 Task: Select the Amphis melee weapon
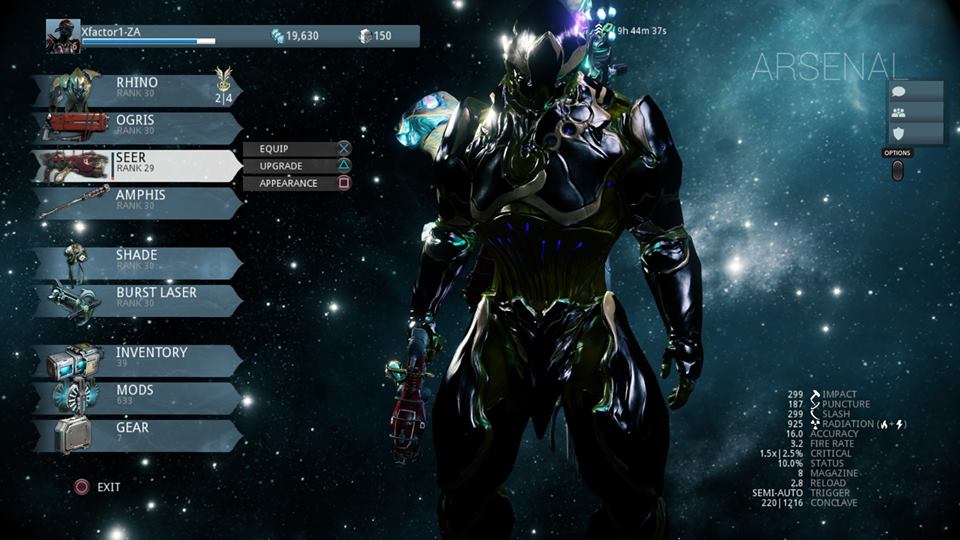[x=138, y=202]
